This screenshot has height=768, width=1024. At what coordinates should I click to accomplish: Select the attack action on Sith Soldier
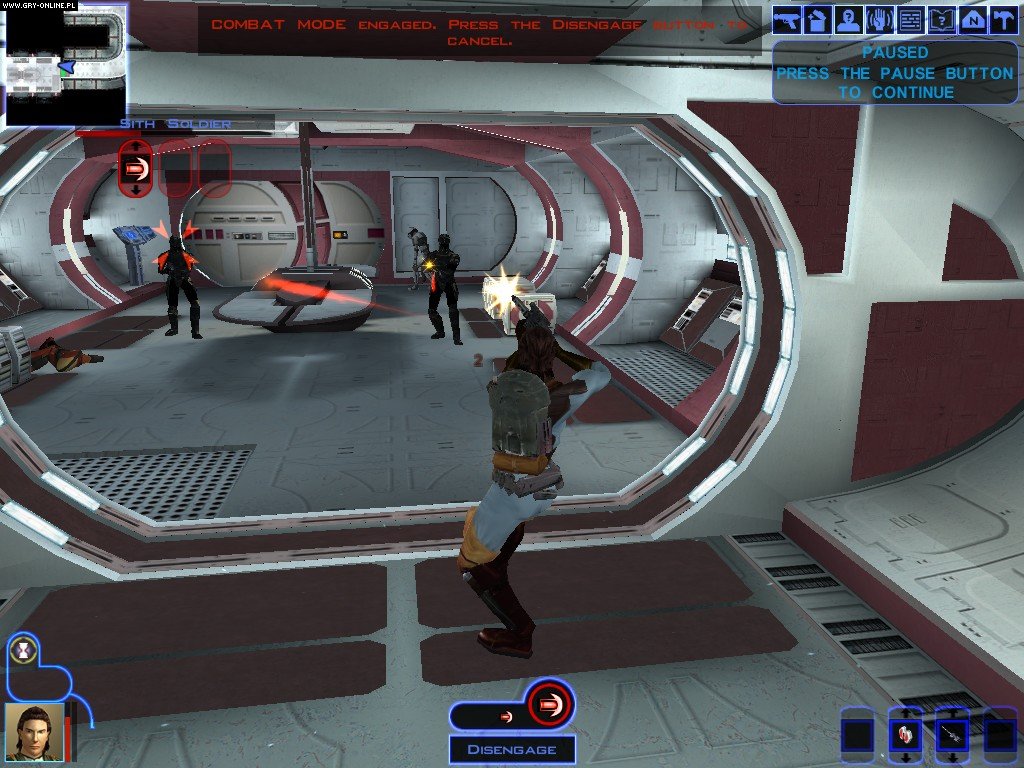136,167
